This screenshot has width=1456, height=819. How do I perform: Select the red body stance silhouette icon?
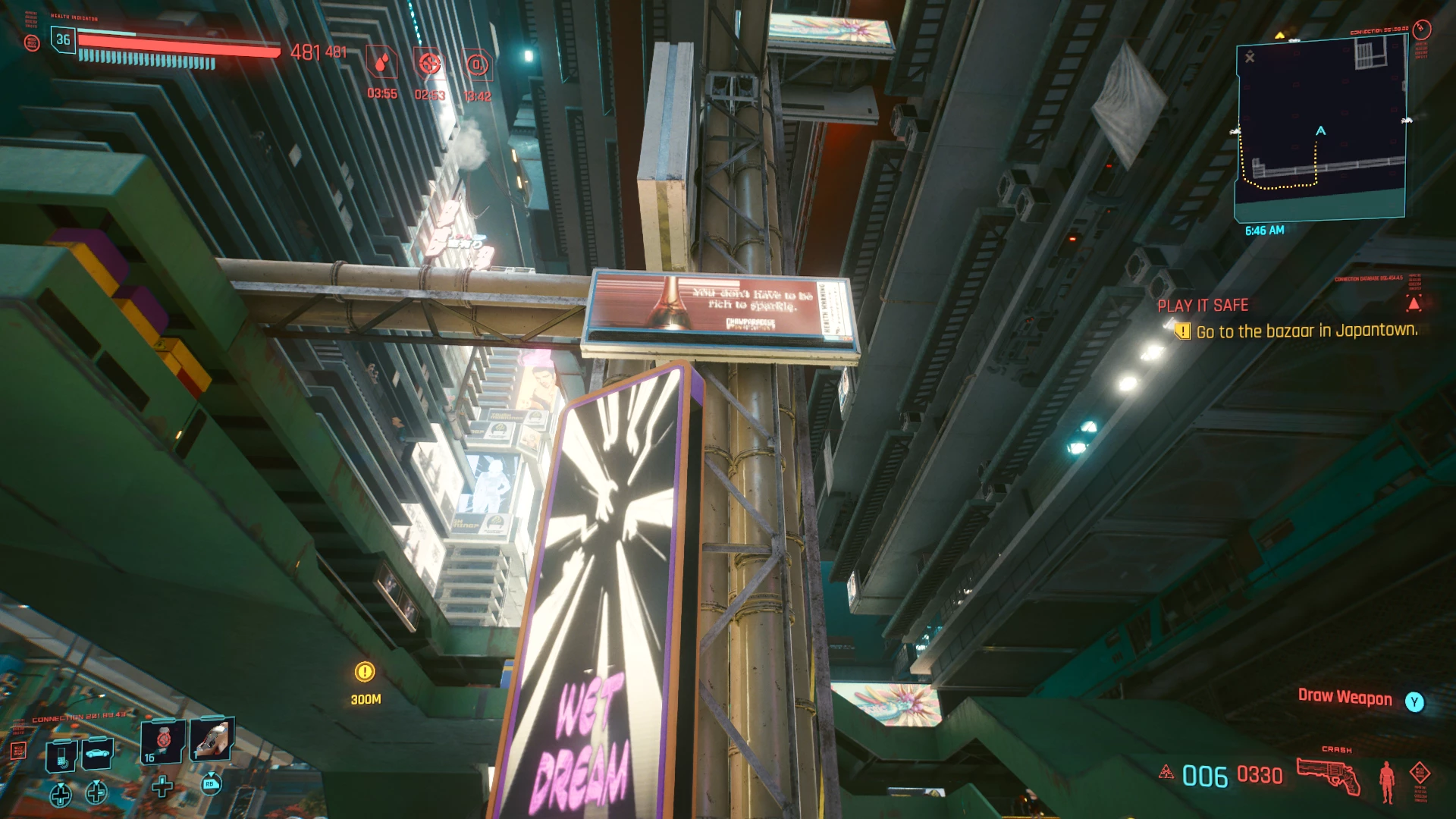1387,780
